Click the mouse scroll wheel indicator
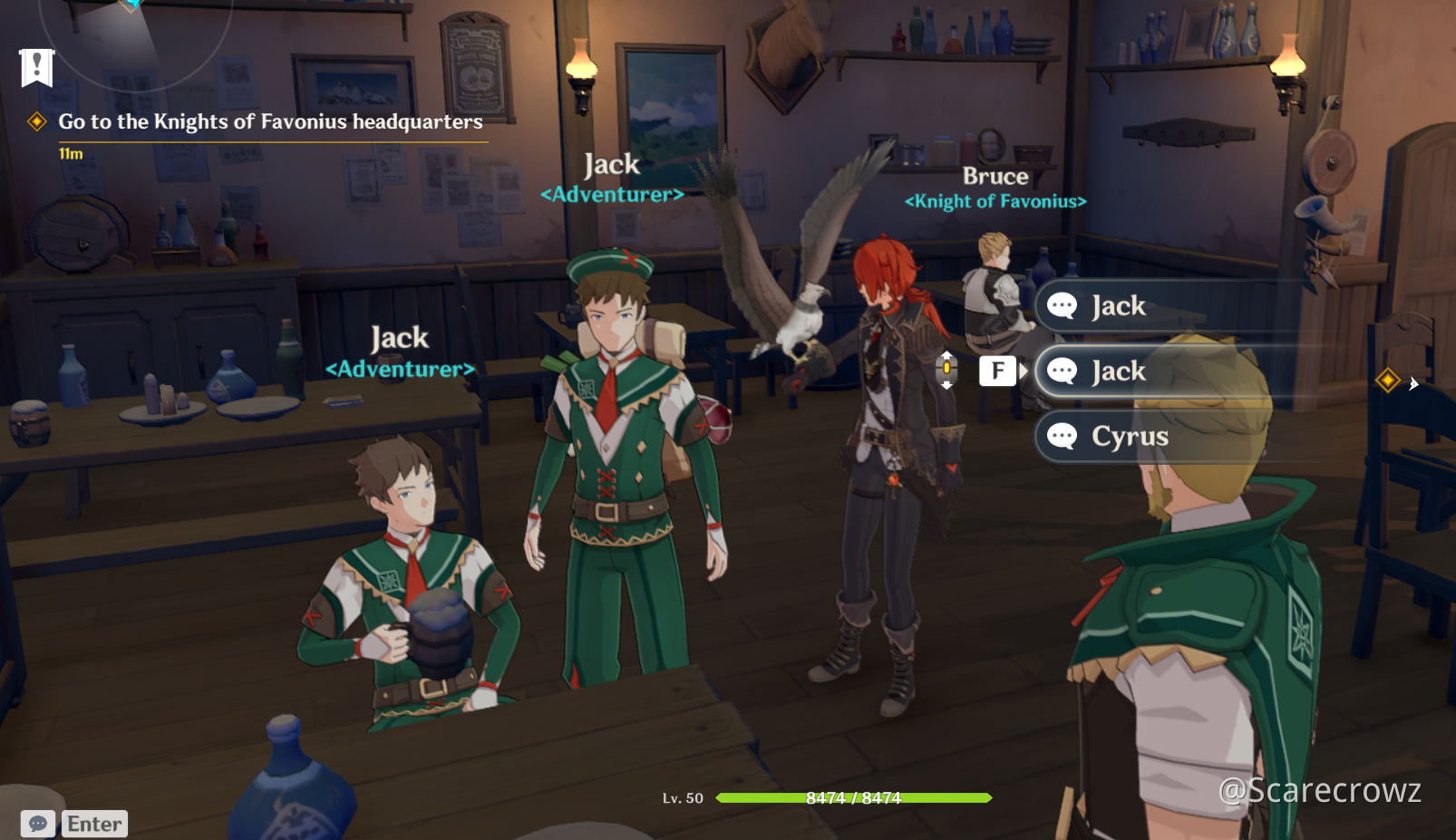The image size is (1456, 840). (x=946, y=370)
